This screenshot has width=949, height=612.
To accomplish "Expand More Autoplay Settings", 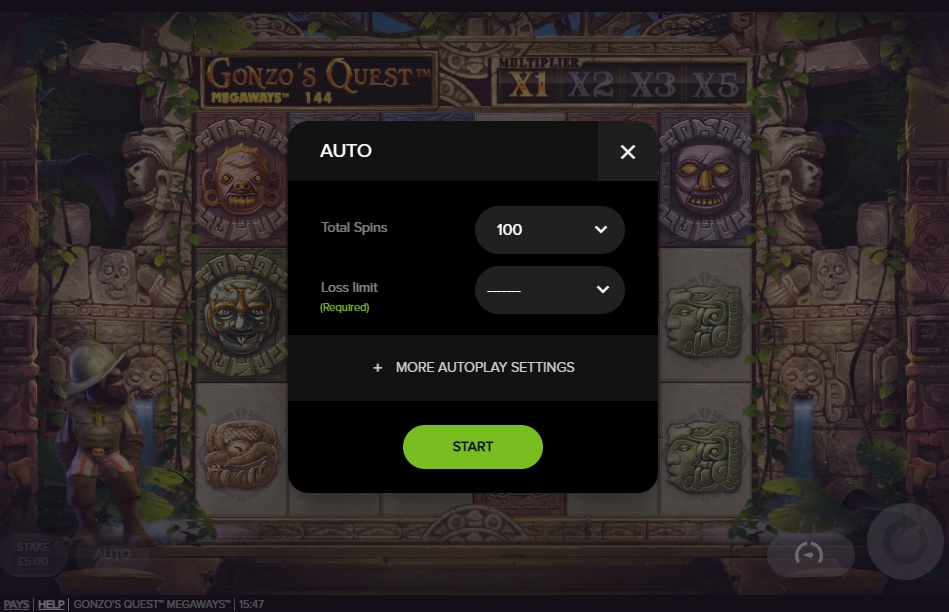I will (473, 367).
